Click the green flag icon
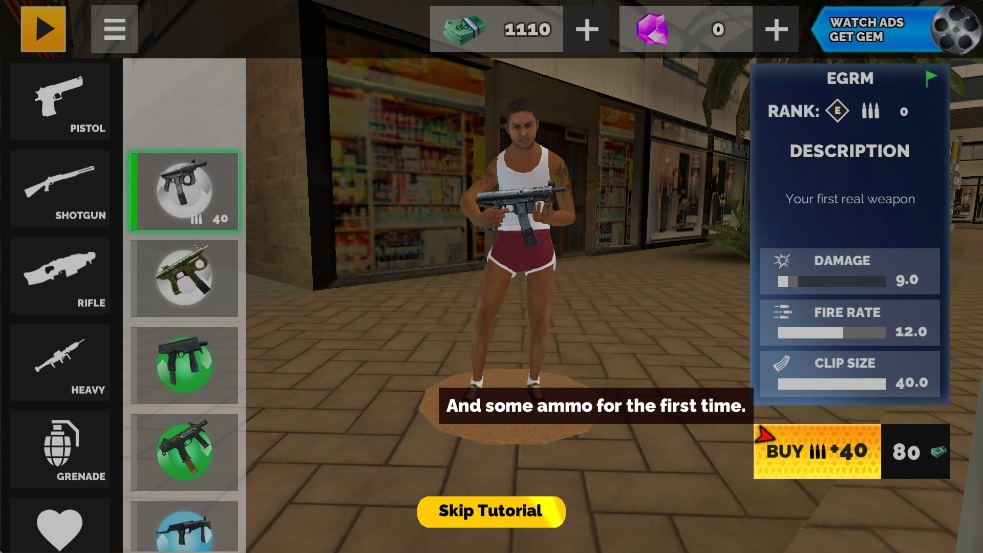The height and width of the screenshot is (553, 983). click(931, 78)
